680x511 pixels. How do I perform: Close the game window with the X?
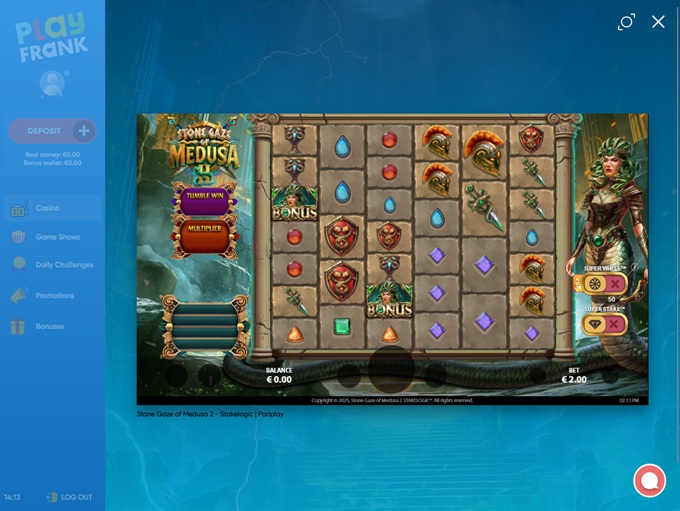point(658,22)
